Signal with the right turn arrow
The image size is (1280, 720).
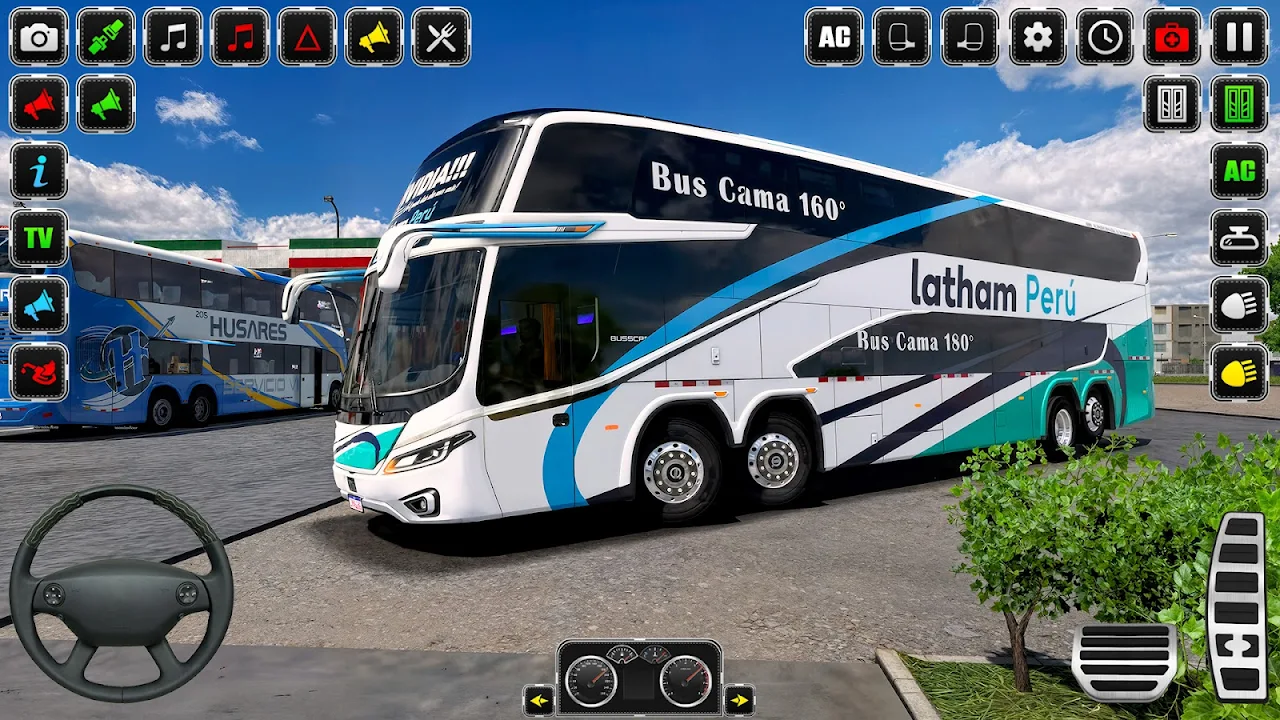pos(739,699)
